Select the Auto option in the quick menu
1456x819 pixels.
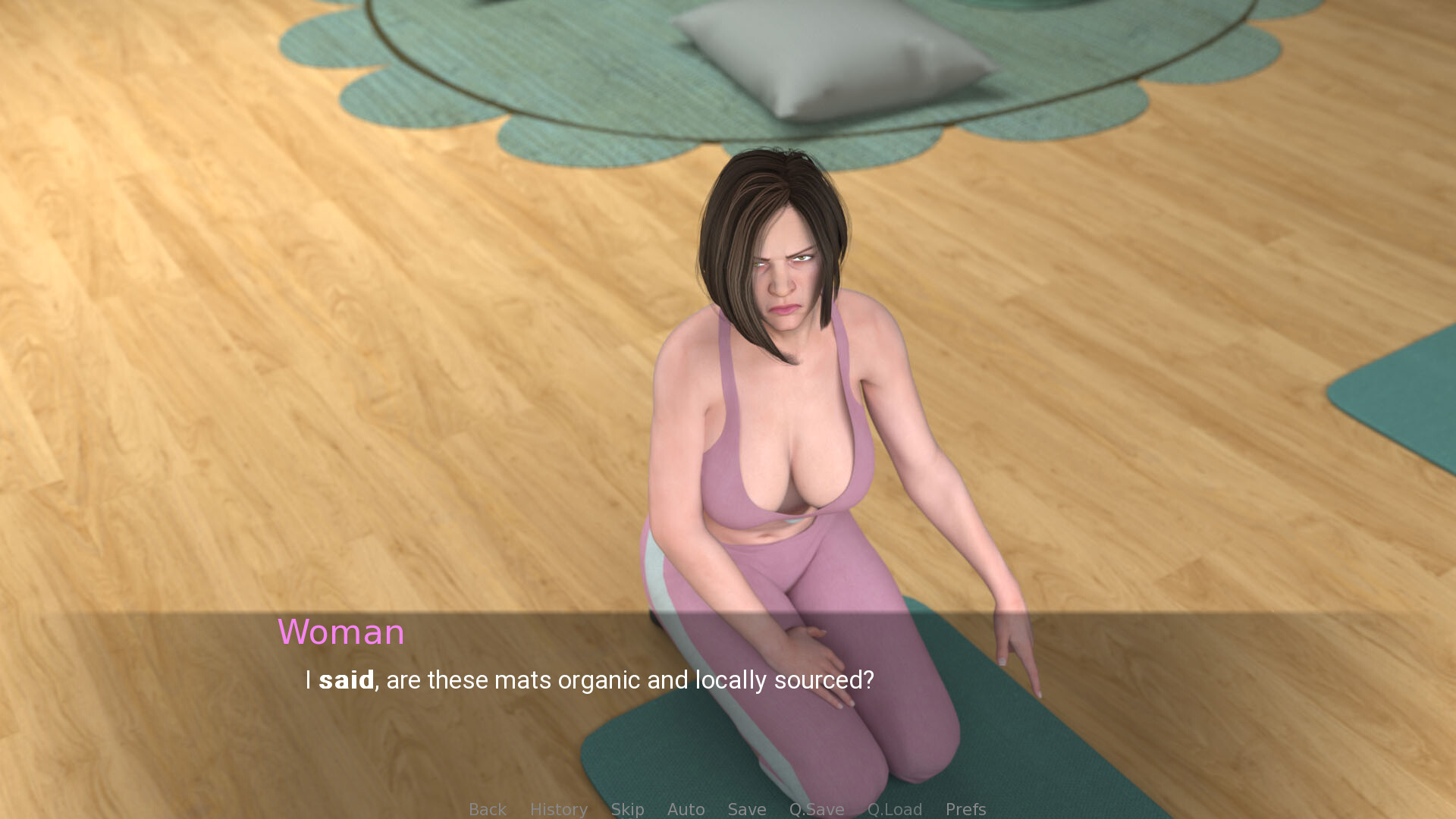(686, 808)
